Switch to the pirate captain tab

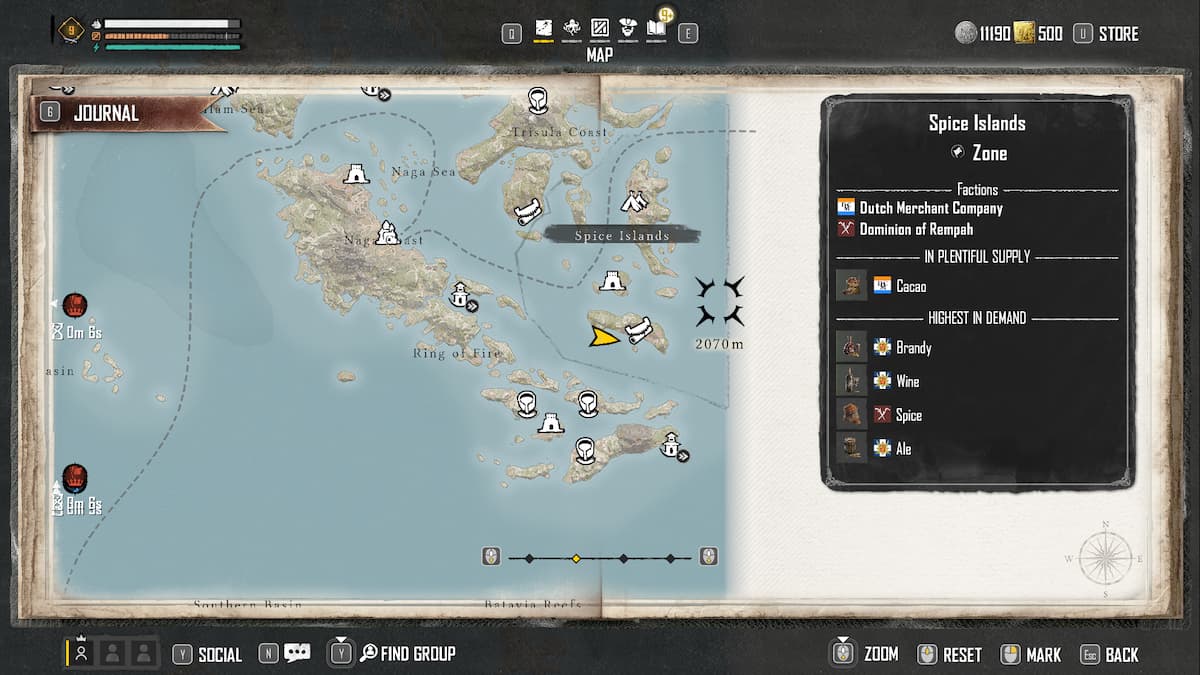click(628, 30)
